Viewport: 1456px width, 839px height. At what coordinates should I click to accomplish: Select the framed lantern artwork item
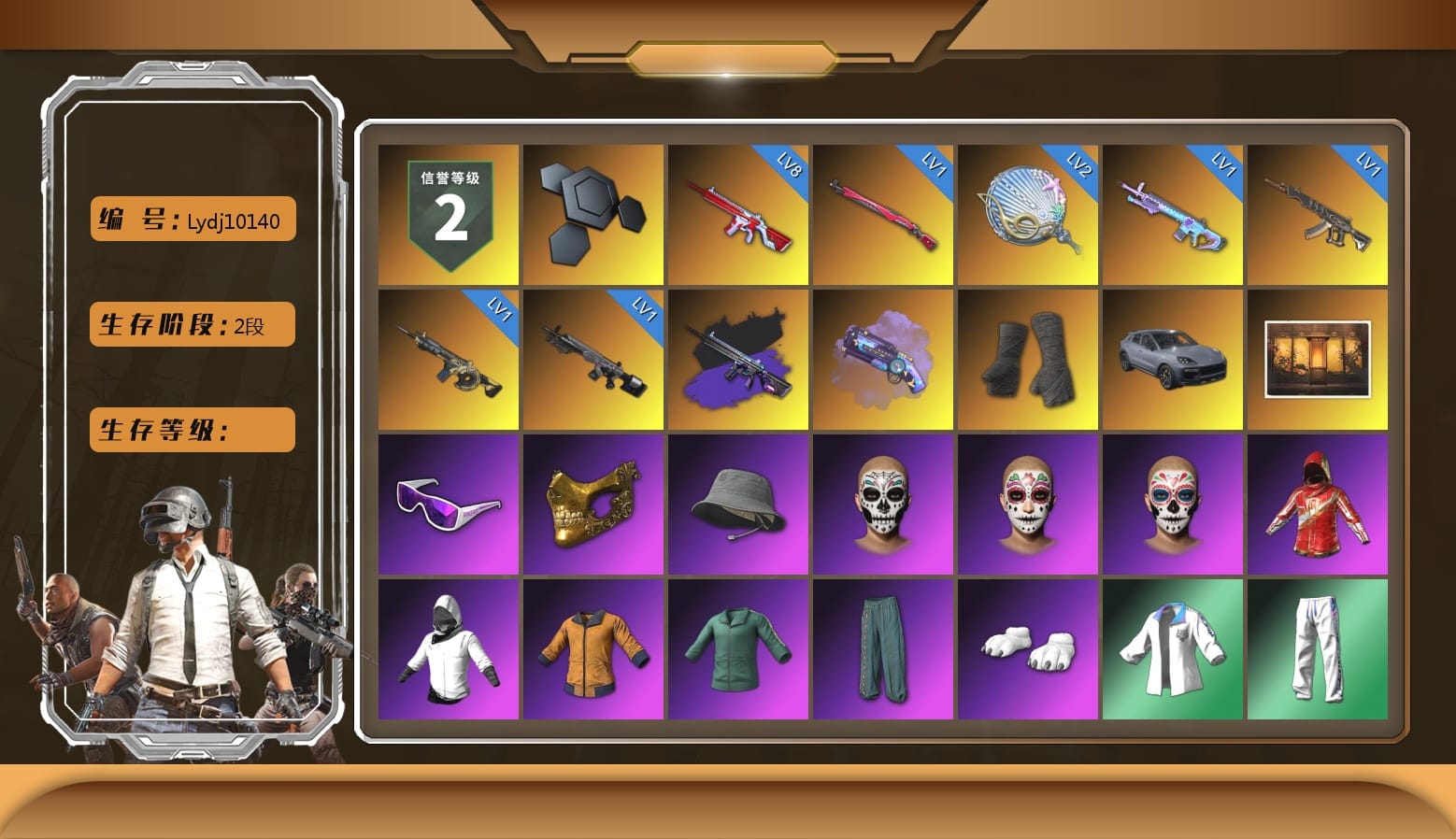1318,358
